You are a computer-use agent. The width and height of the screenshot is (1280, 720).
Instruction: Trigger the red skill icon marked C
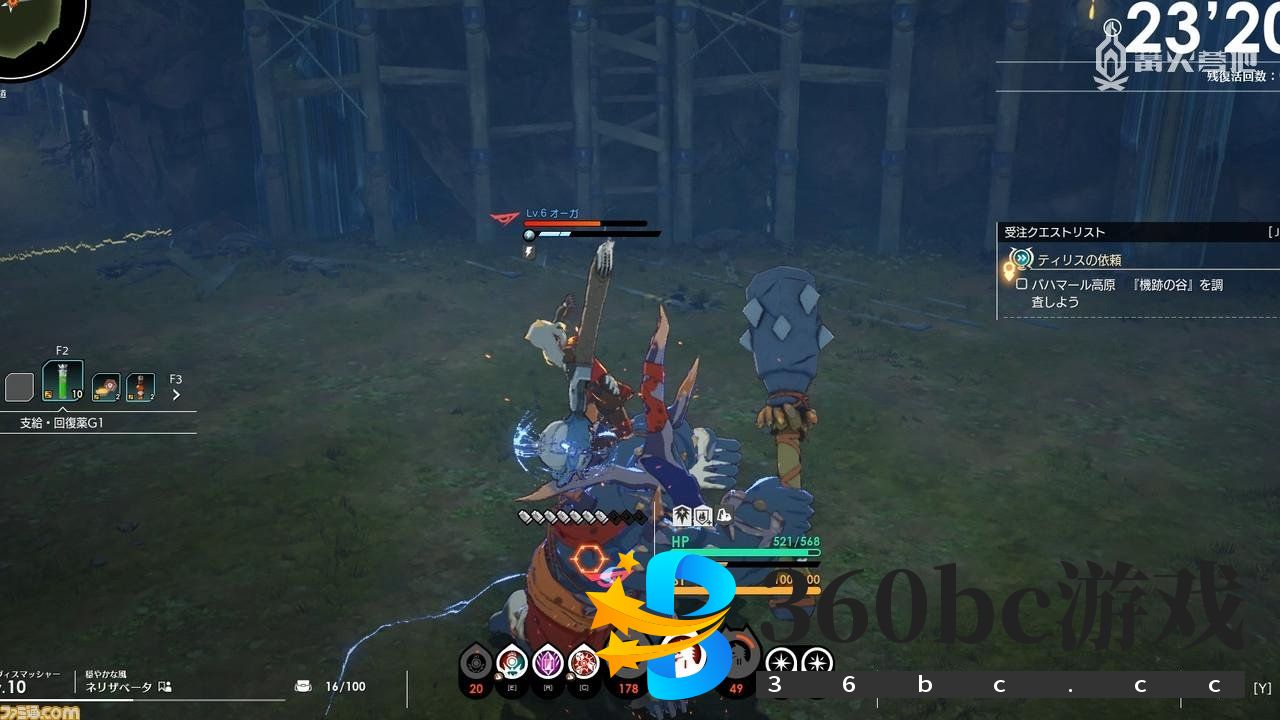582,662
